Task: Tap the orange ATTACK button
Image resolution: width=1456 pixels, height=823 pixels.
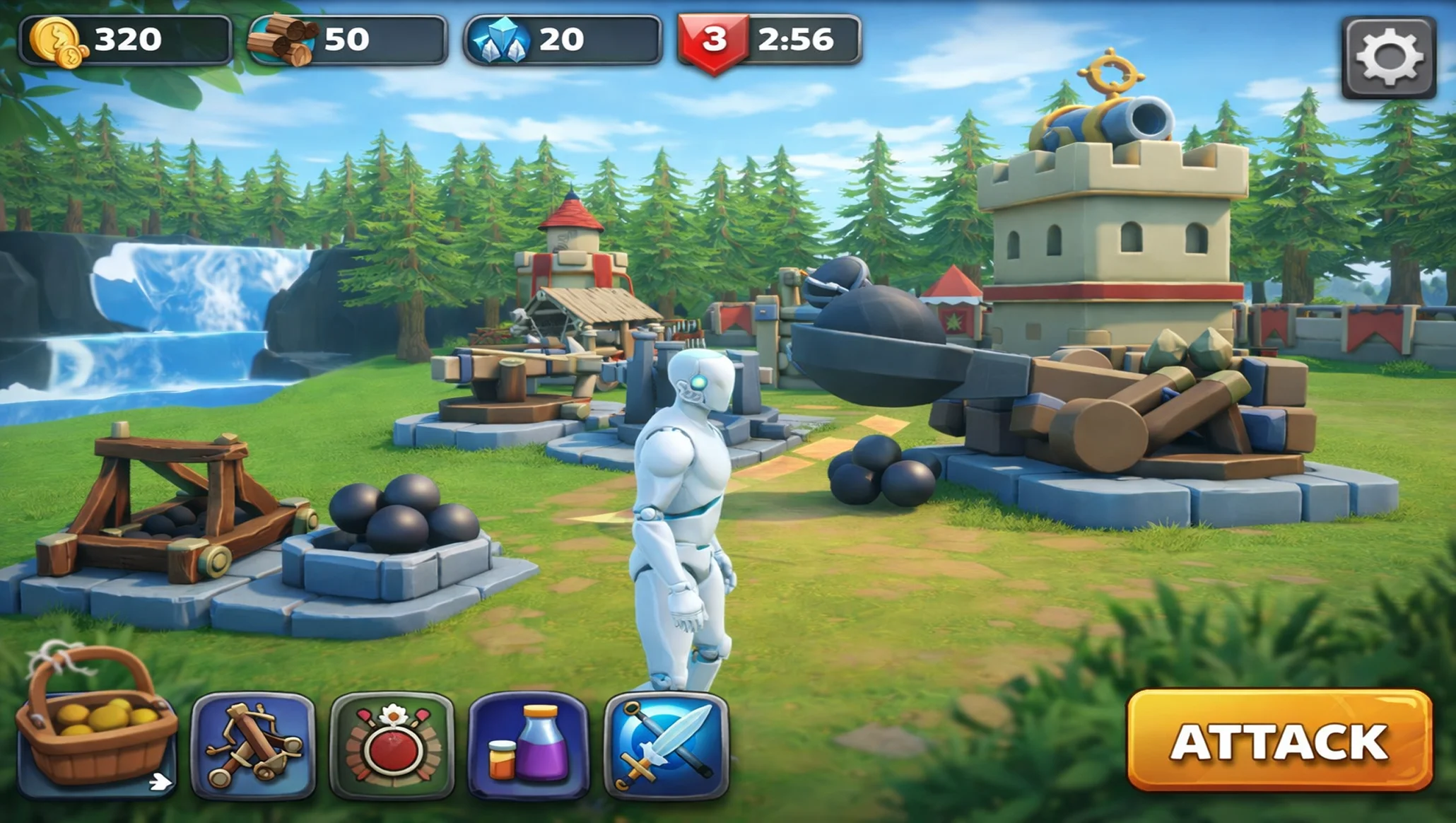Action: click(x=1279, y=740)
